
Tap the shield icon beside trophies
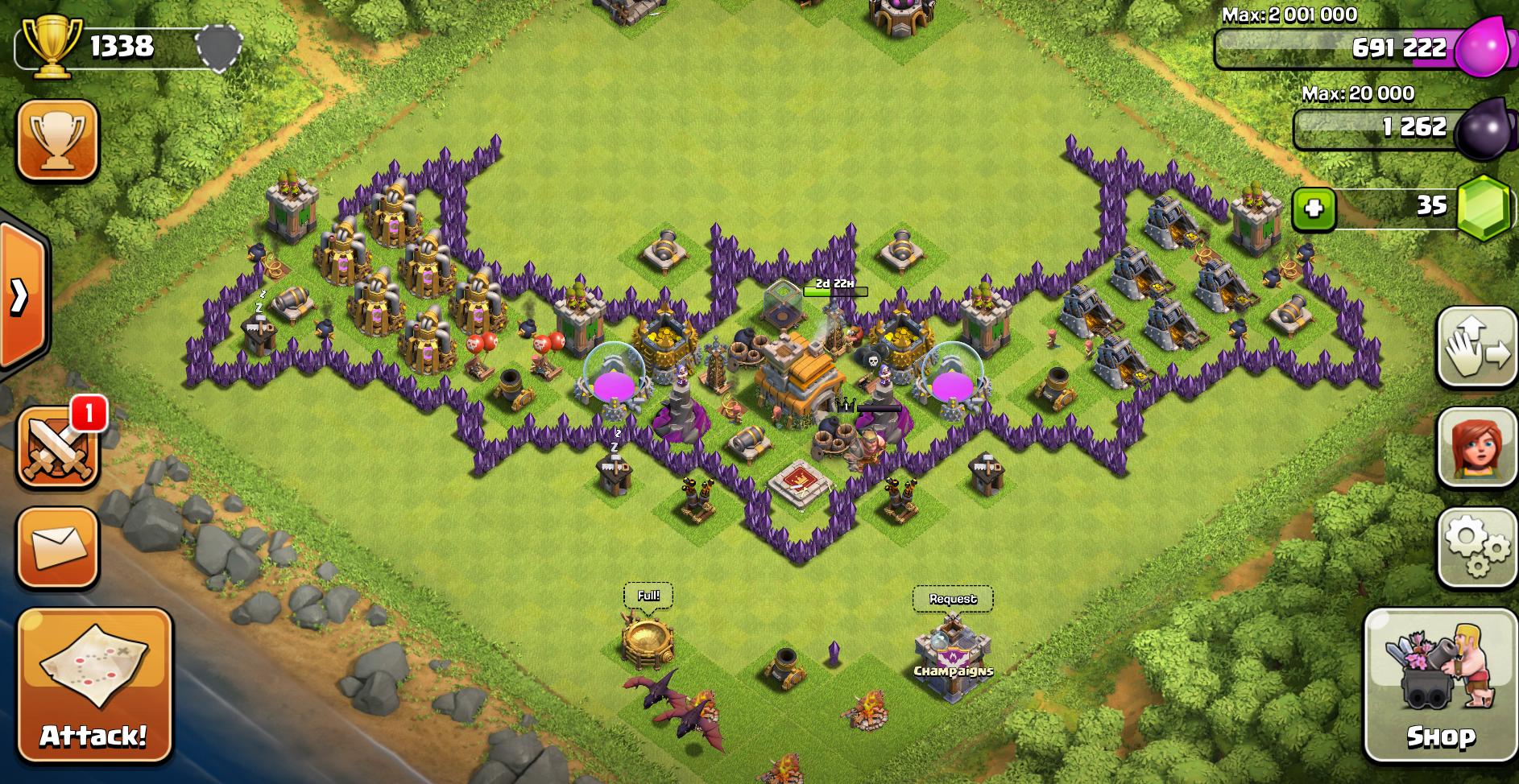point(220,46)
